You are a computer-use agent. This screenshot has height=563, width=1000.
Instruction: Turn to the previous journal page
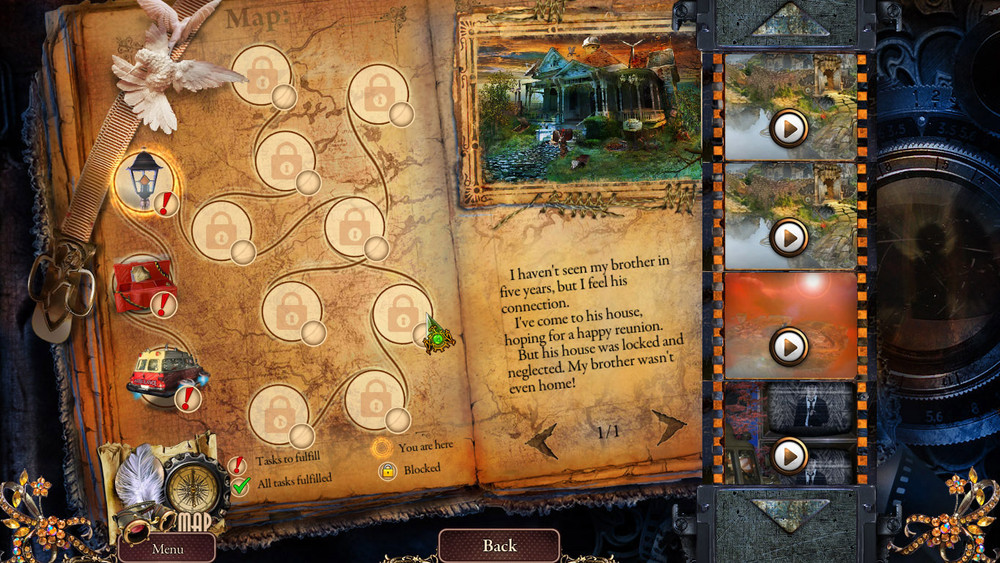pos(543,436)
